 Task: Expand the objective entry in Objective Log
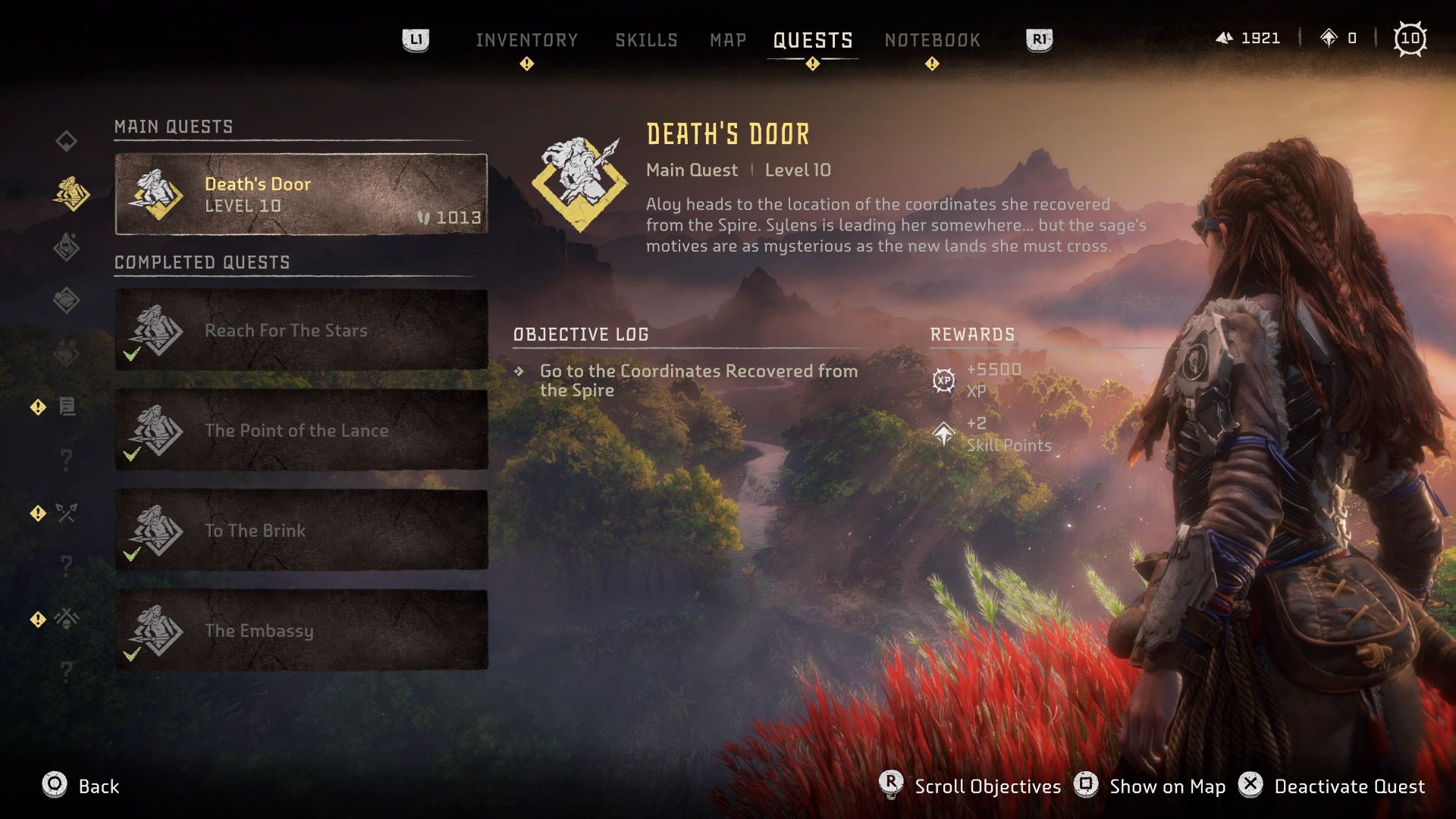[698, 381]
